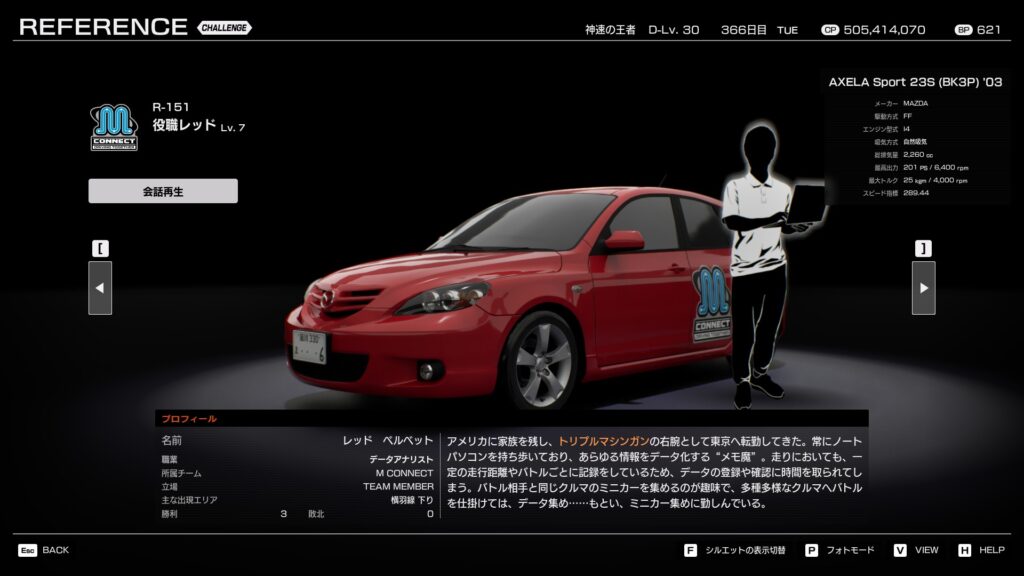Select the VIEW option
Viewport: 1024px width, 576px height.
(916, 550)
